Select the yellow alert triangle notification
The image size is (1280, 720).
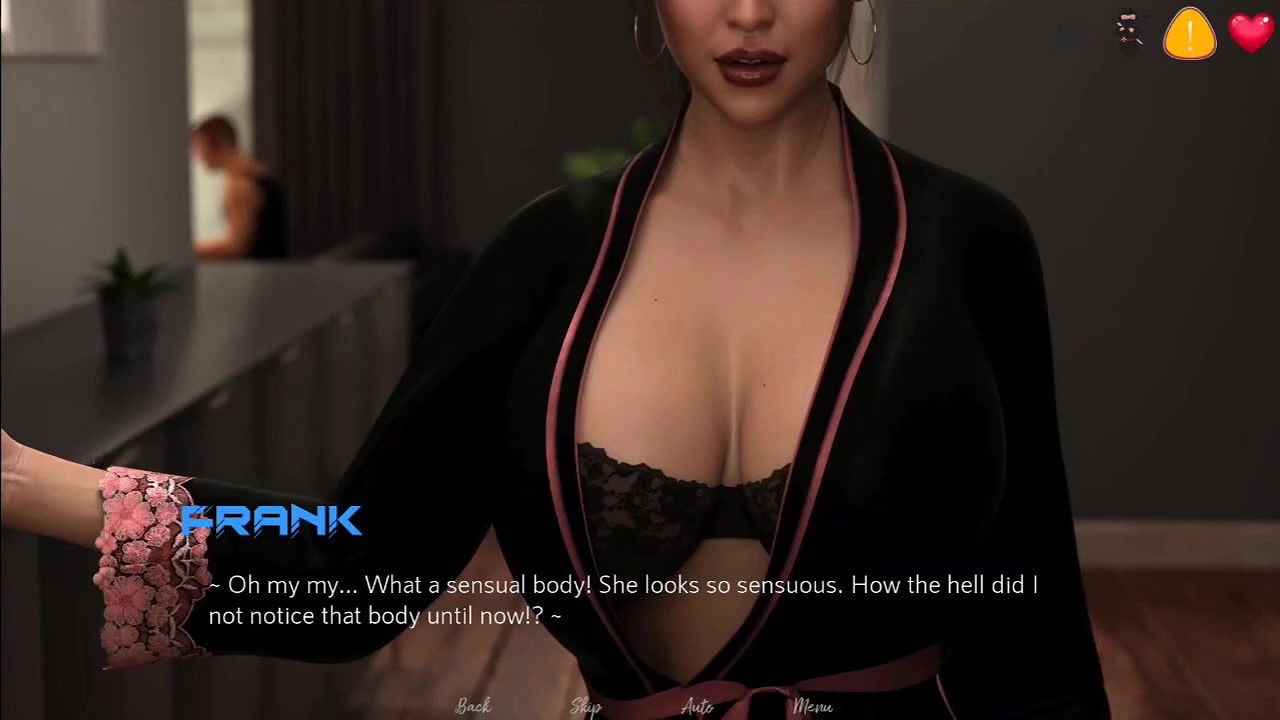(x=1189, y=33)
